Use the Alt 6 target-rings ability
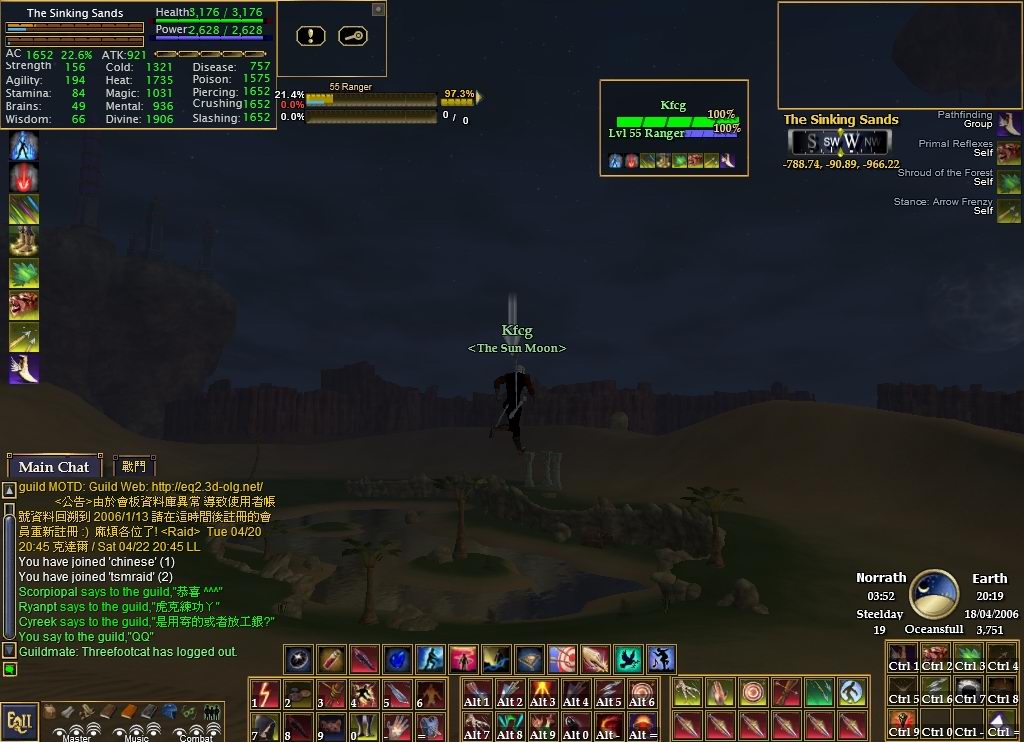This screenshot has width=1024, height=742. [641, 693]
